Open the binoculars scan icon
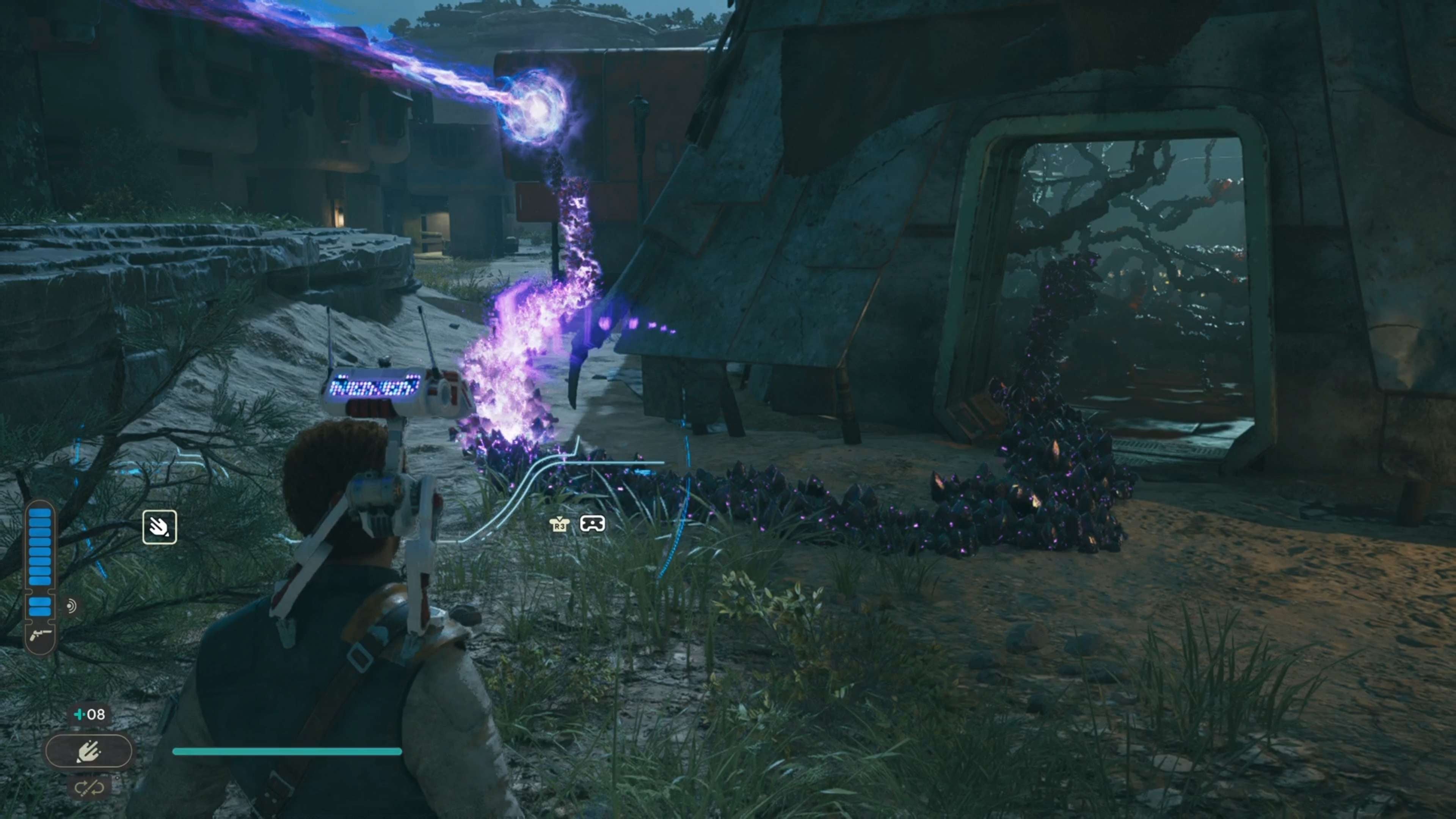This screenshot has height=819, width=1456. [x=592, y=524]
